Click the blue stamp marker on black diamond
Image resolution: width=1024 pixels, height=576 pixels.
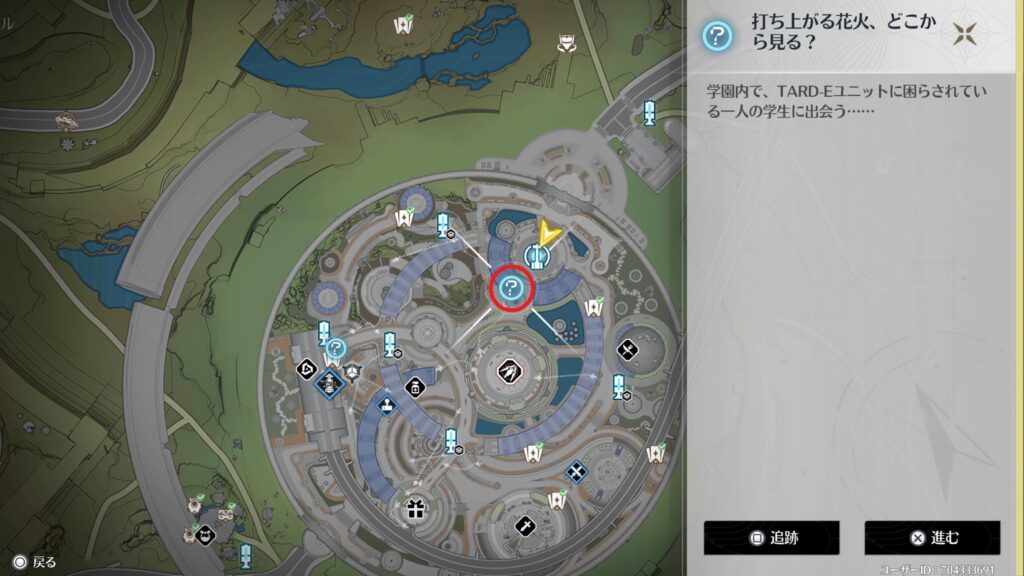point(387,403)
